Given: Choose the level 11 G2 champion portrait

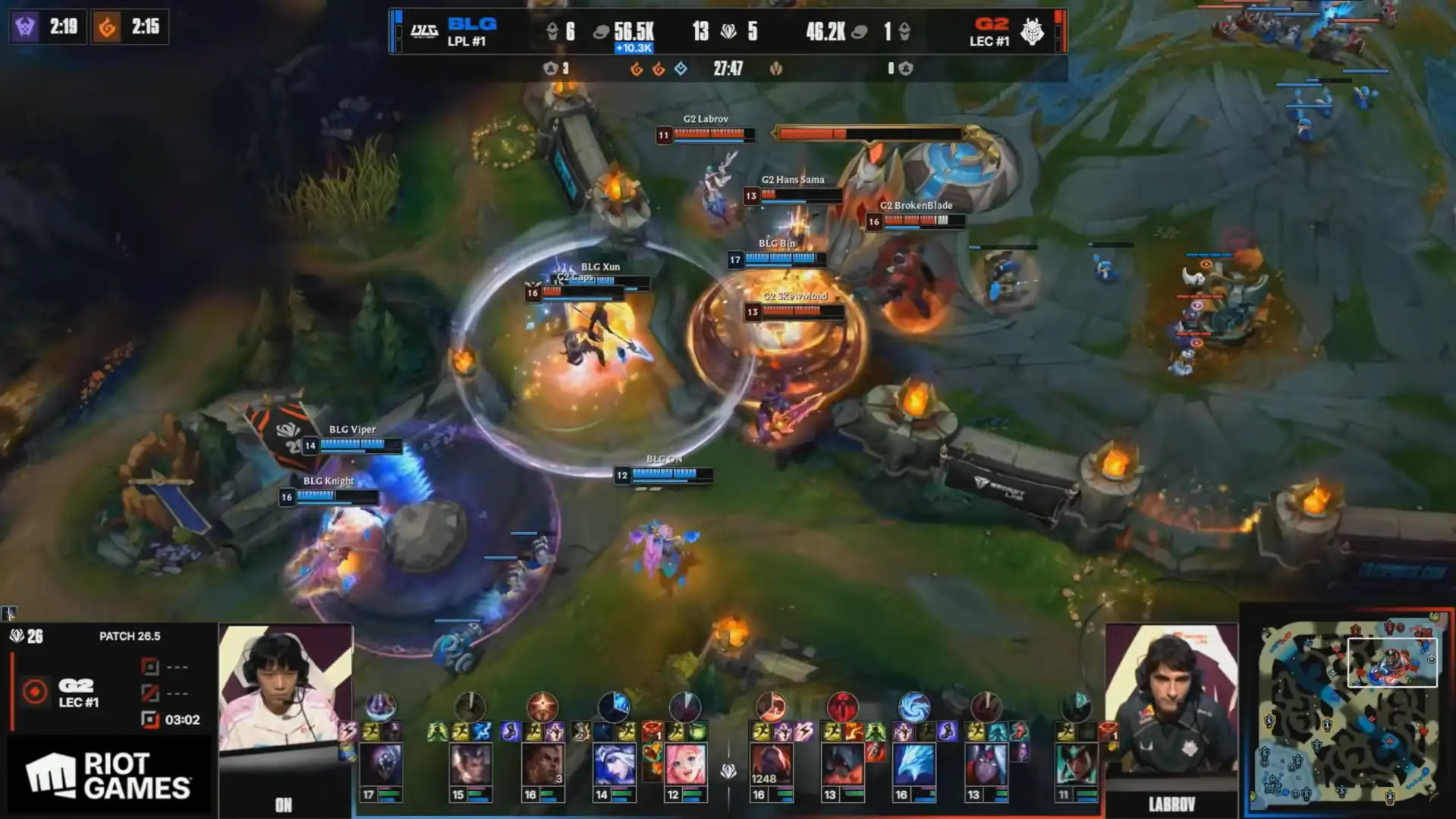Looking at the screenshot, I should coord(1075,764).
